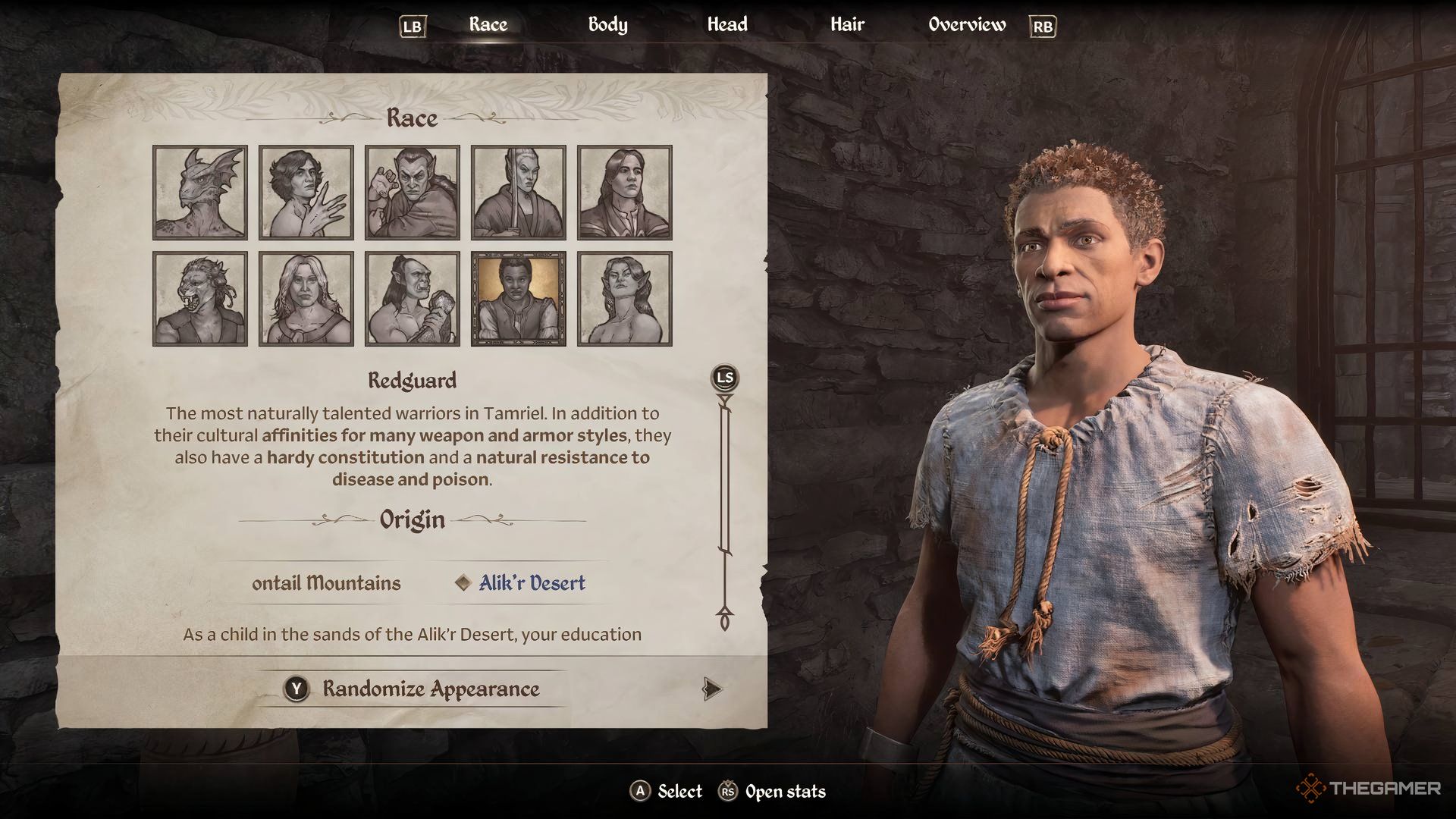Choose the Dark Elf portrait
Screen dimensions: 1456x819
click(413, 192)
